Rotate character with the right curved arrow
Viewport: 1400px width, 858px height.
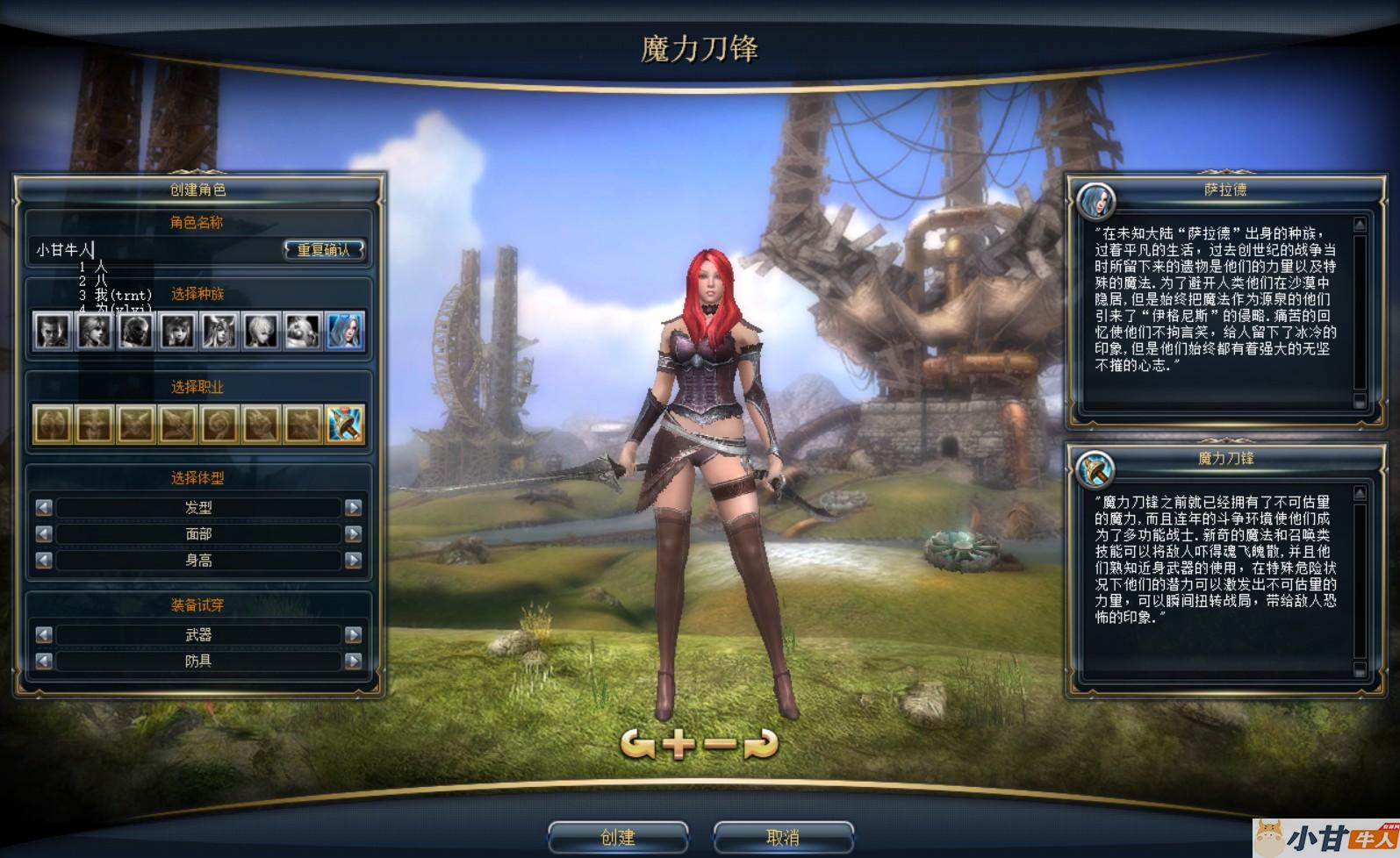(x=761, y=744)
